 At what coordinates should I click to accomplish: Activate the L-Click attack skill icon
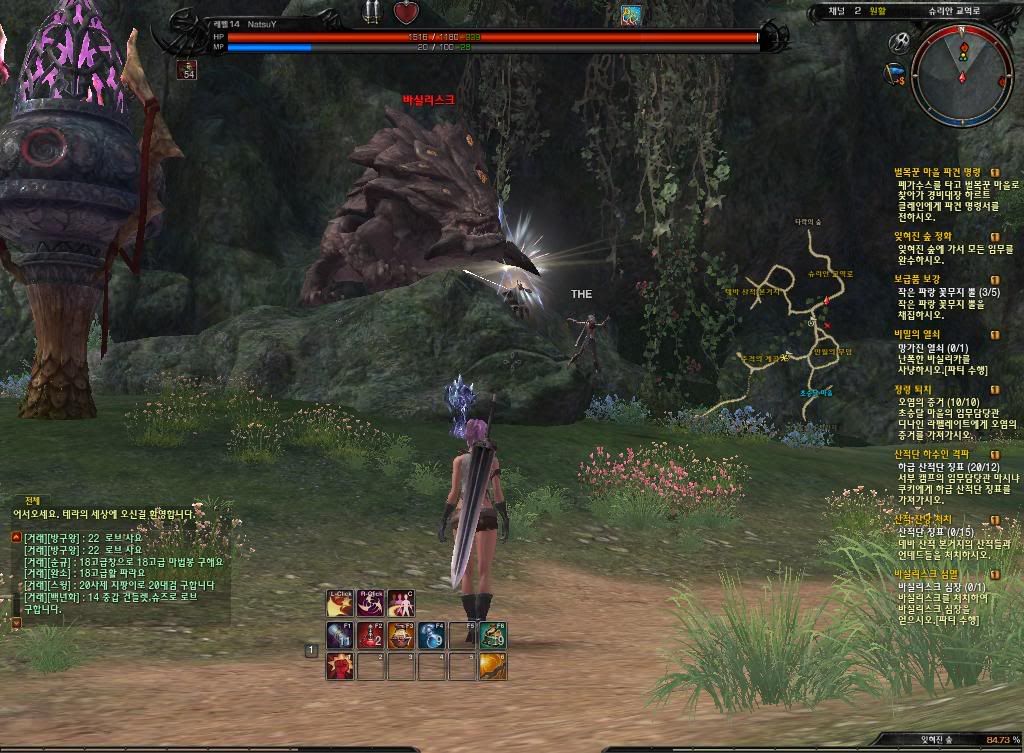point(340,604)
